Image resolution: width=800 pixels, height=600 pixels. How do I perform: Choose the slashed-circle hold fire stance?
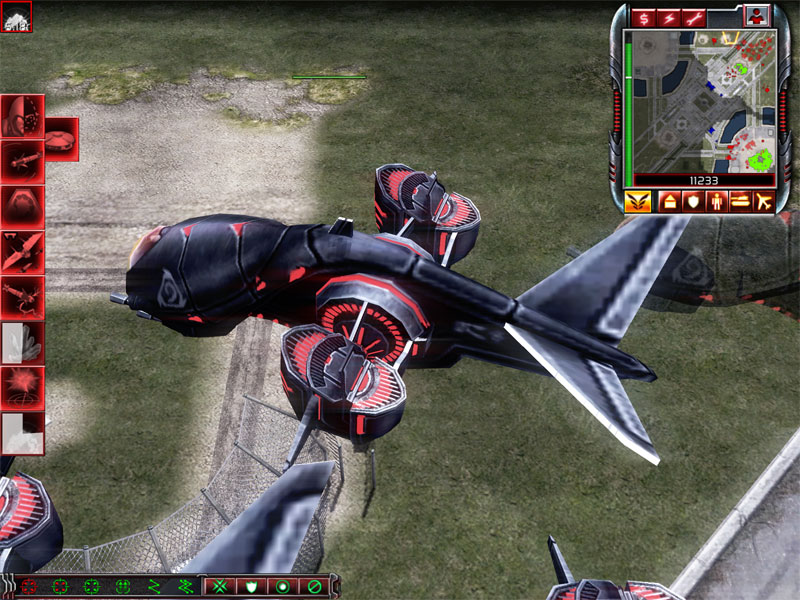(x=314, y=585)
